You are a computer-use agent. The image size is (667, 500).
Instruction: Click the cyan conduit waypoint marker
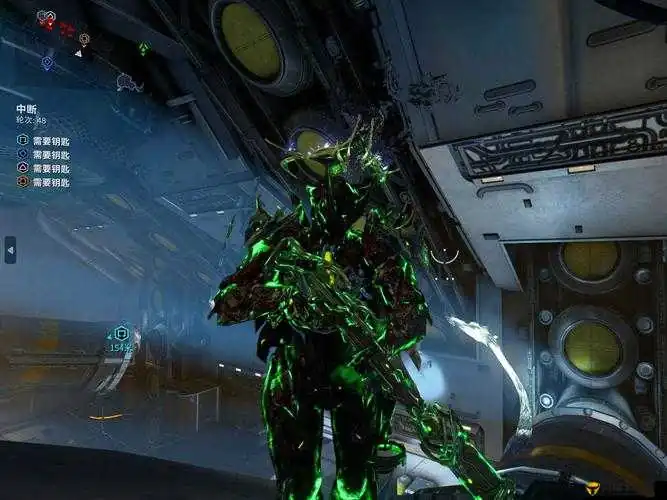(x=122, y=334)
